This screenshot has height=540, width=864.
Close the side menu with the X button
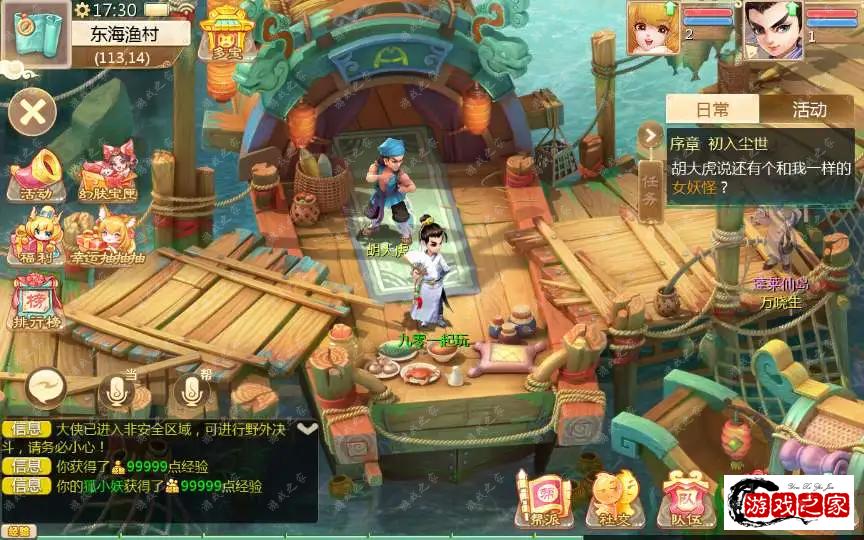tap(32, 111)
